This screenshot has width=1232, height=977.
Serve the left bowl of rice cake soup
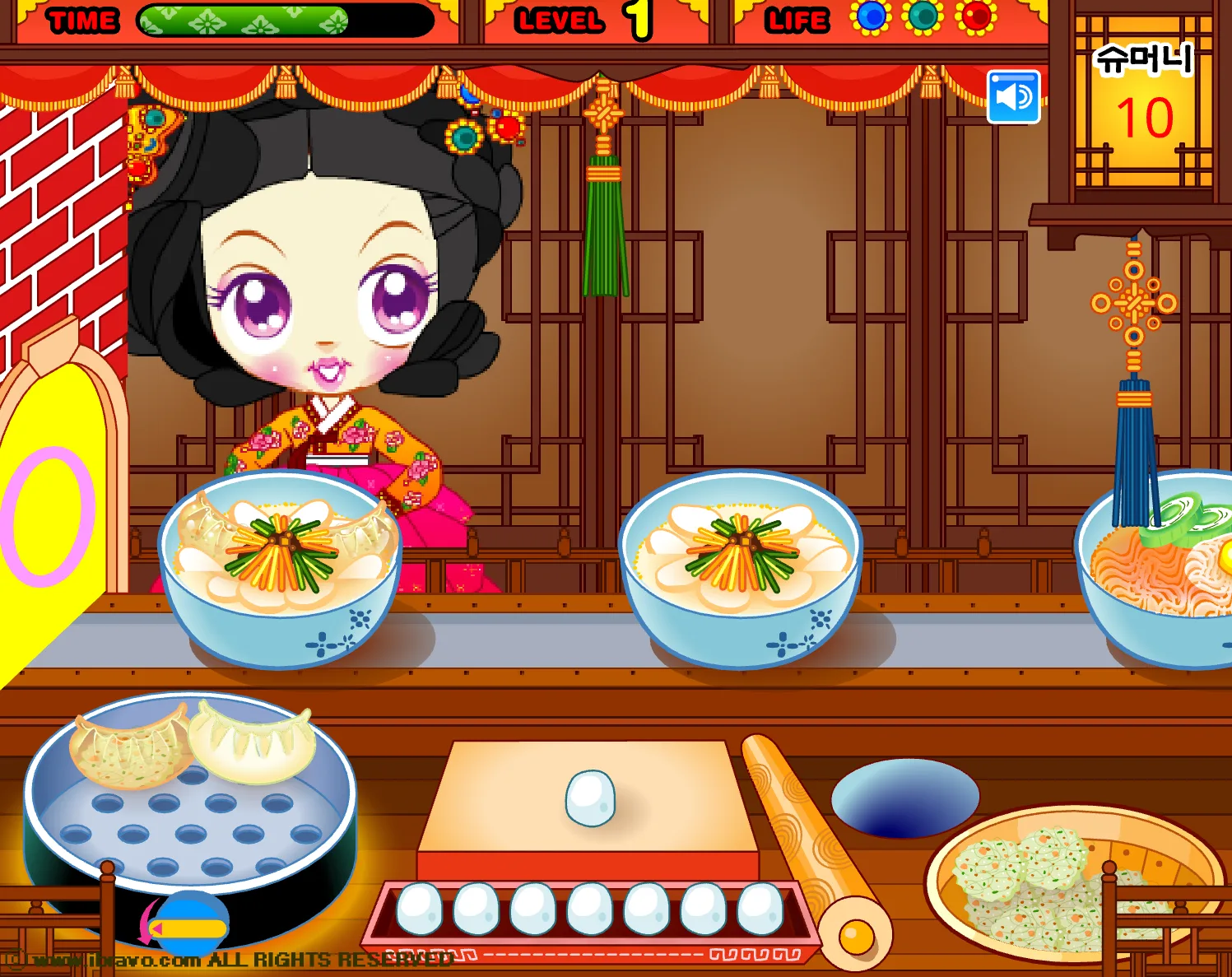pyautogui.click(x=284, y=568)
